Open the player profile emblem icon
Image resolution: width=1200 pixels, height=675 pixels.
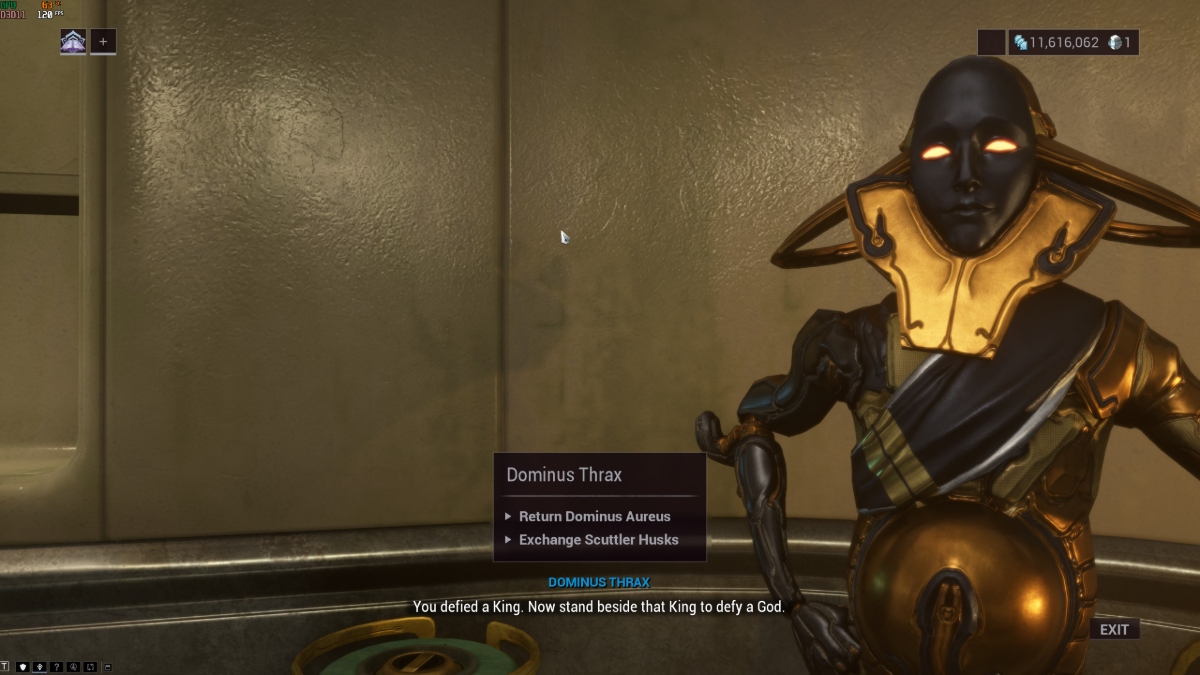click(x=73, y=42)
